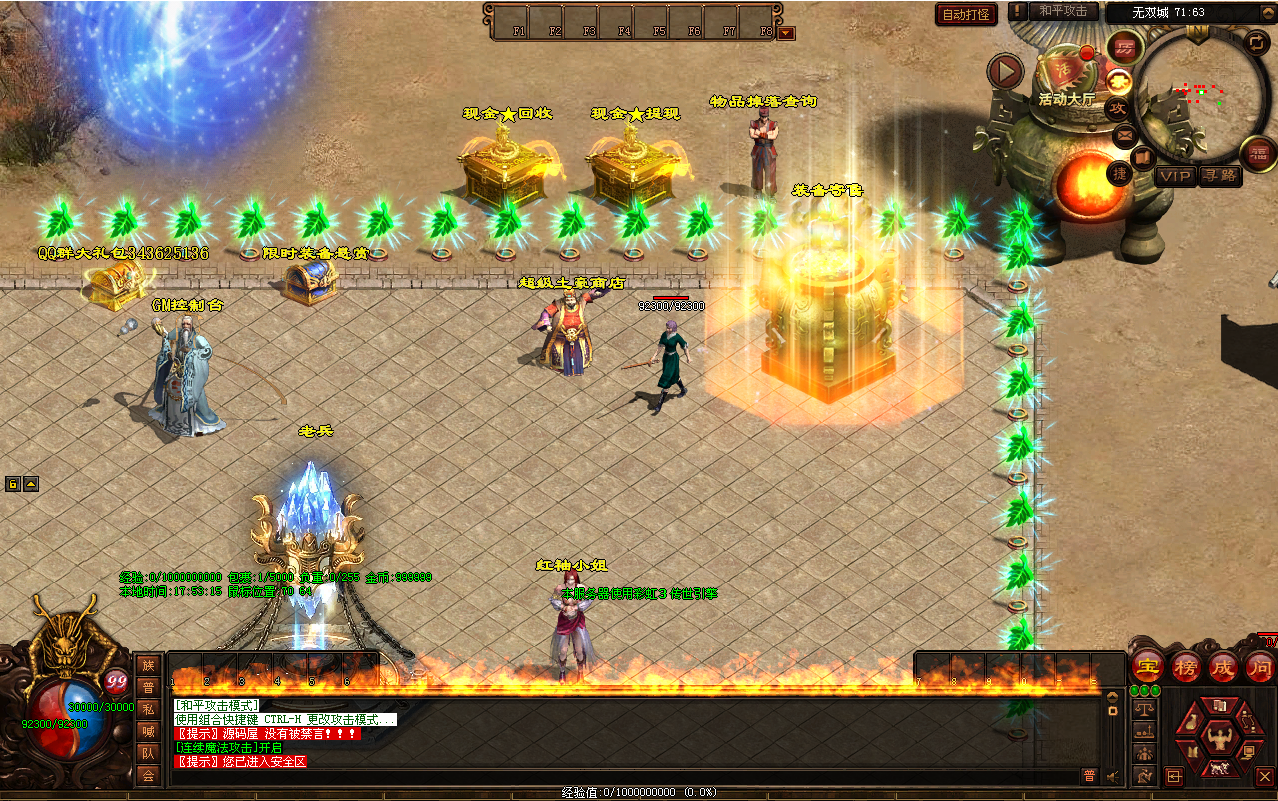The width and height of the screenshot is (1278, 801).
Task: Toggle the 自动打怪 auto-fight button
Action: [x=966, y=14]
